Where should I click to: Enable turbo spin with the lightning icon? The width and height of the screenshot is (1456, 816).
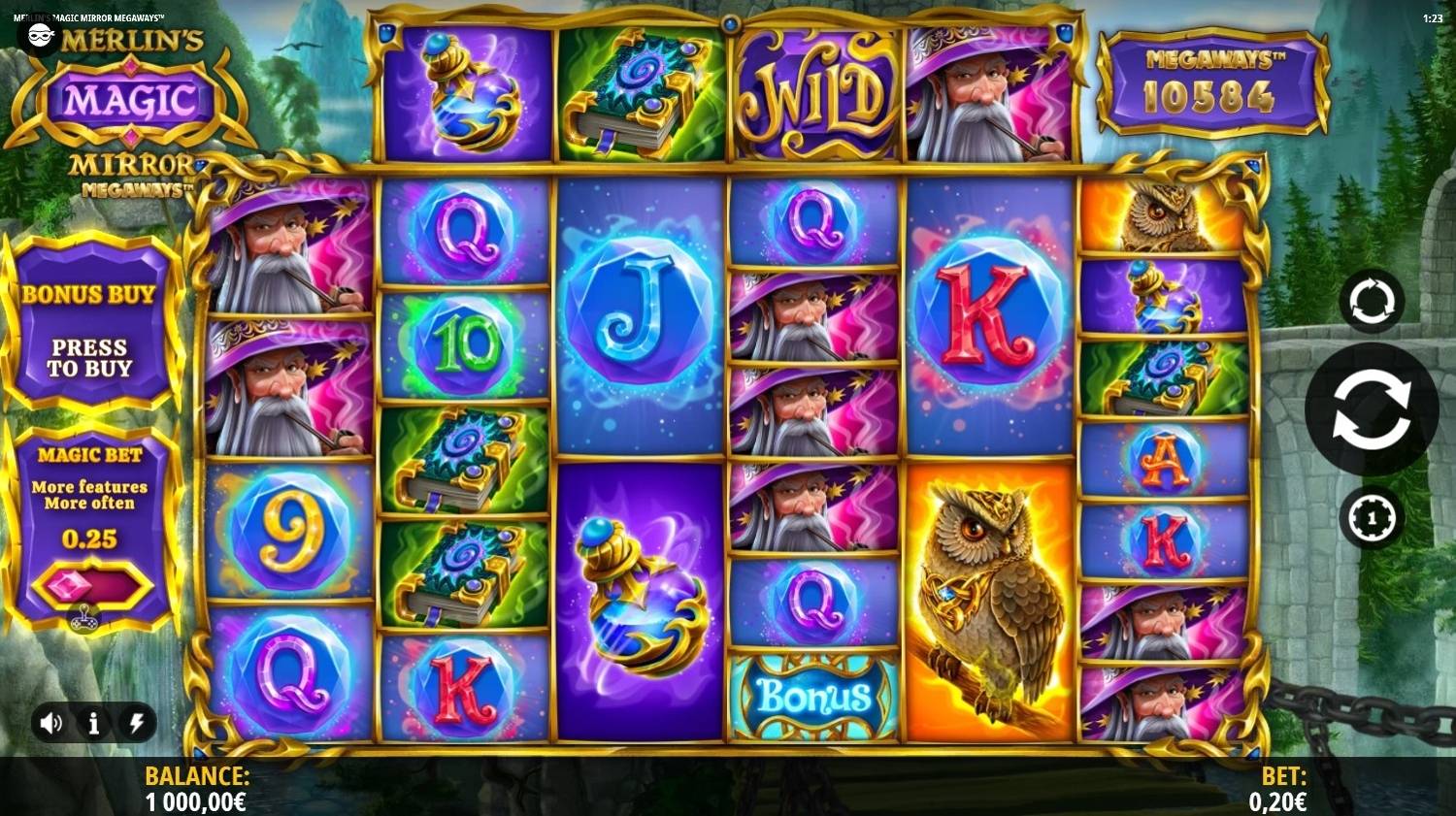pyautogui.click(x=136, y=722)
